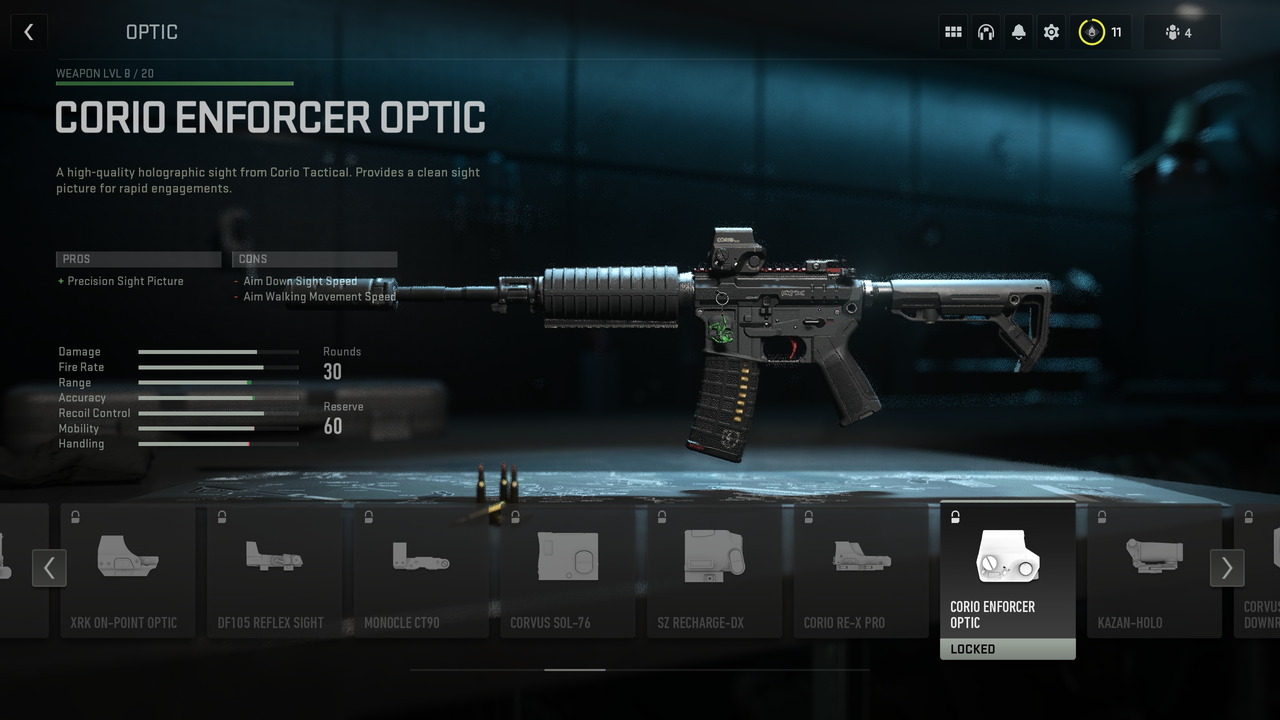1280x720 pixels.
Task: Show more optics with the right arrow
Action: 1227,568
